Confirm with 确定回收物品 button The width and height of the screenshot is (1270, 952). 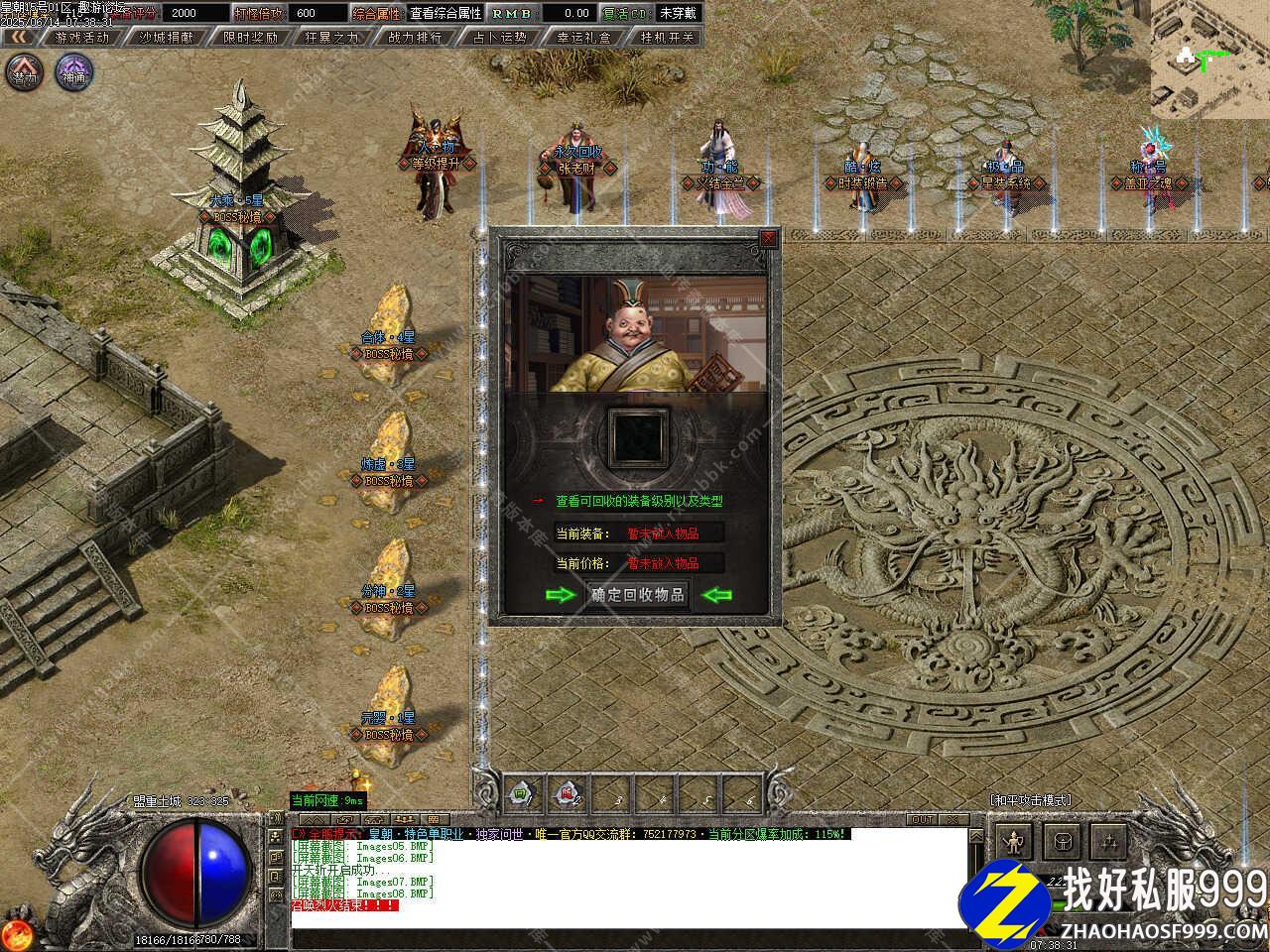[638, 595]
